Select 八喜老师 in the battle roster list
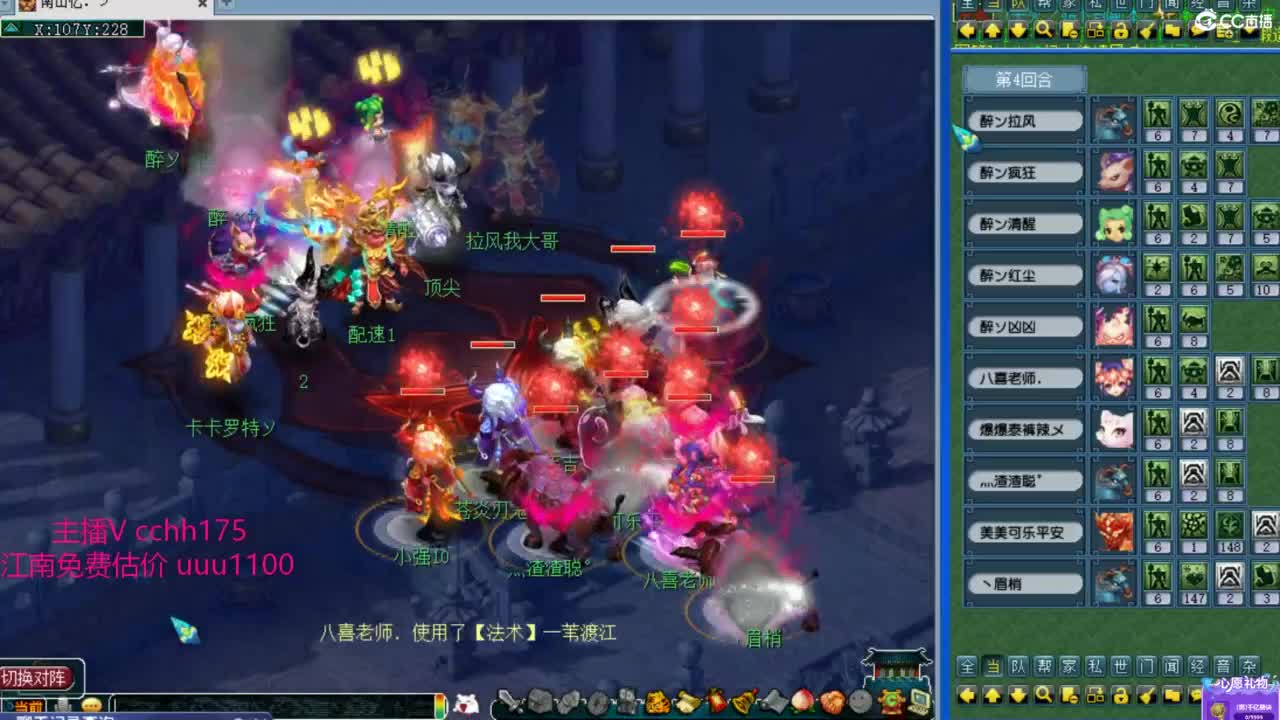Image resolution: width=1280 pixels, height=720 pixels. pos(1023,376)
